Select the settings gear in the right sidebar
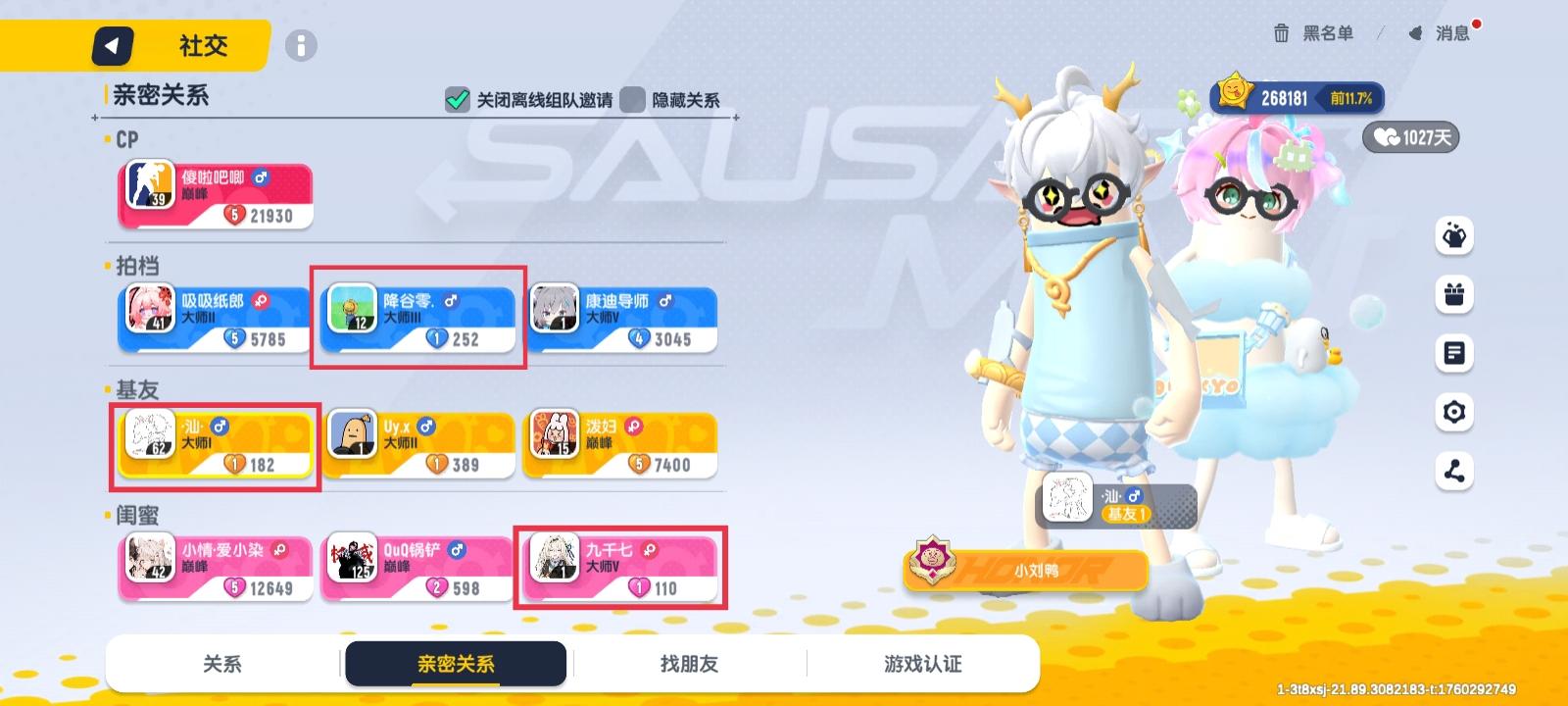 pos(1456,412)
